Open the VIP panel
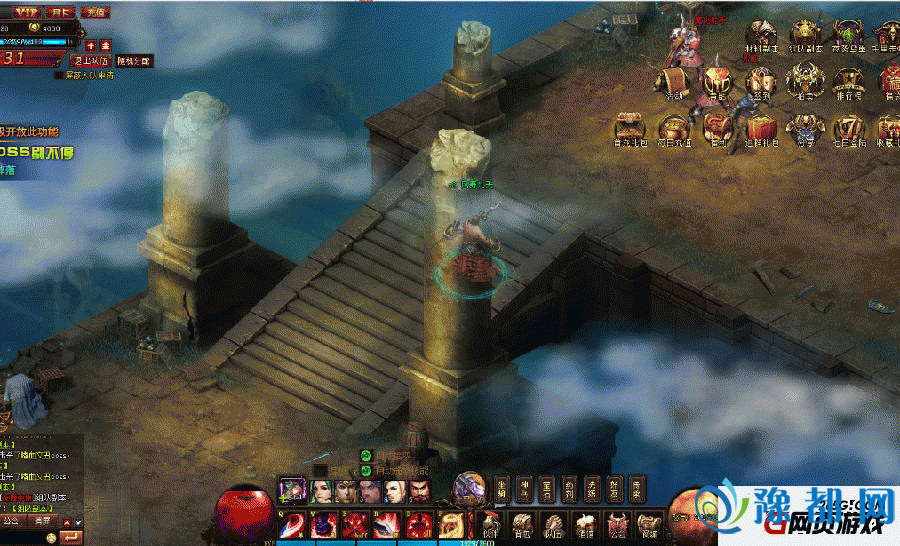Viewport: 900px width, 546px height. 25,11
